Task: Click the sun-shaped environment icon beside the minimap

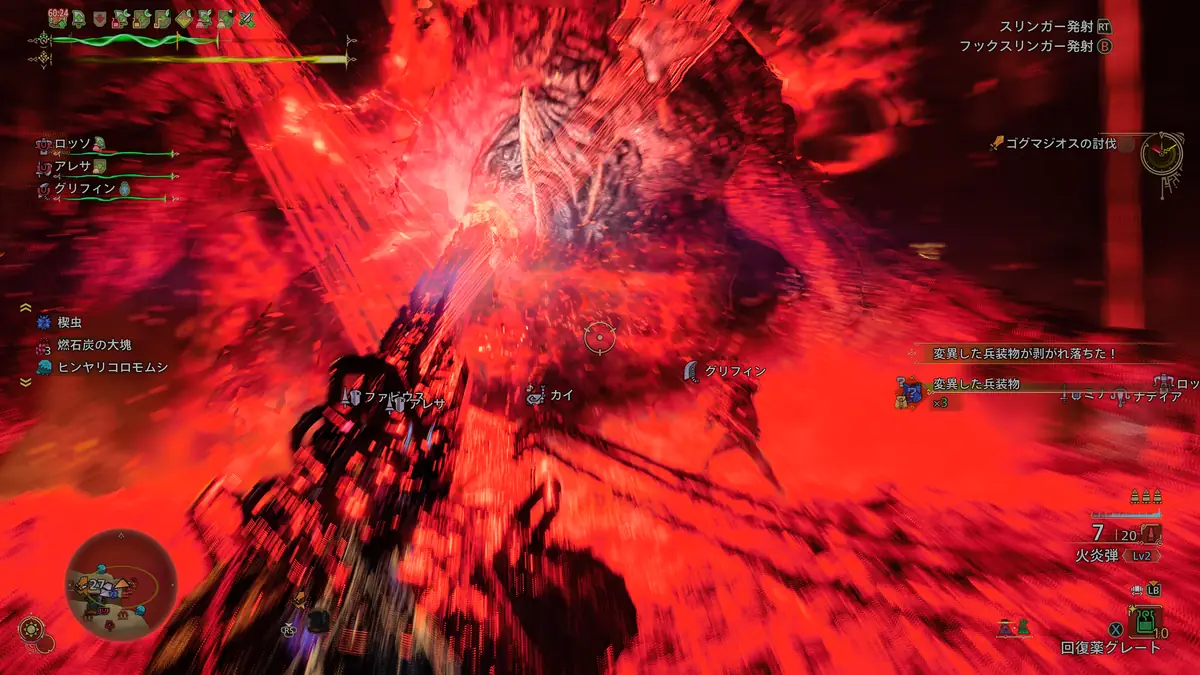Action: tap(32, 630)
